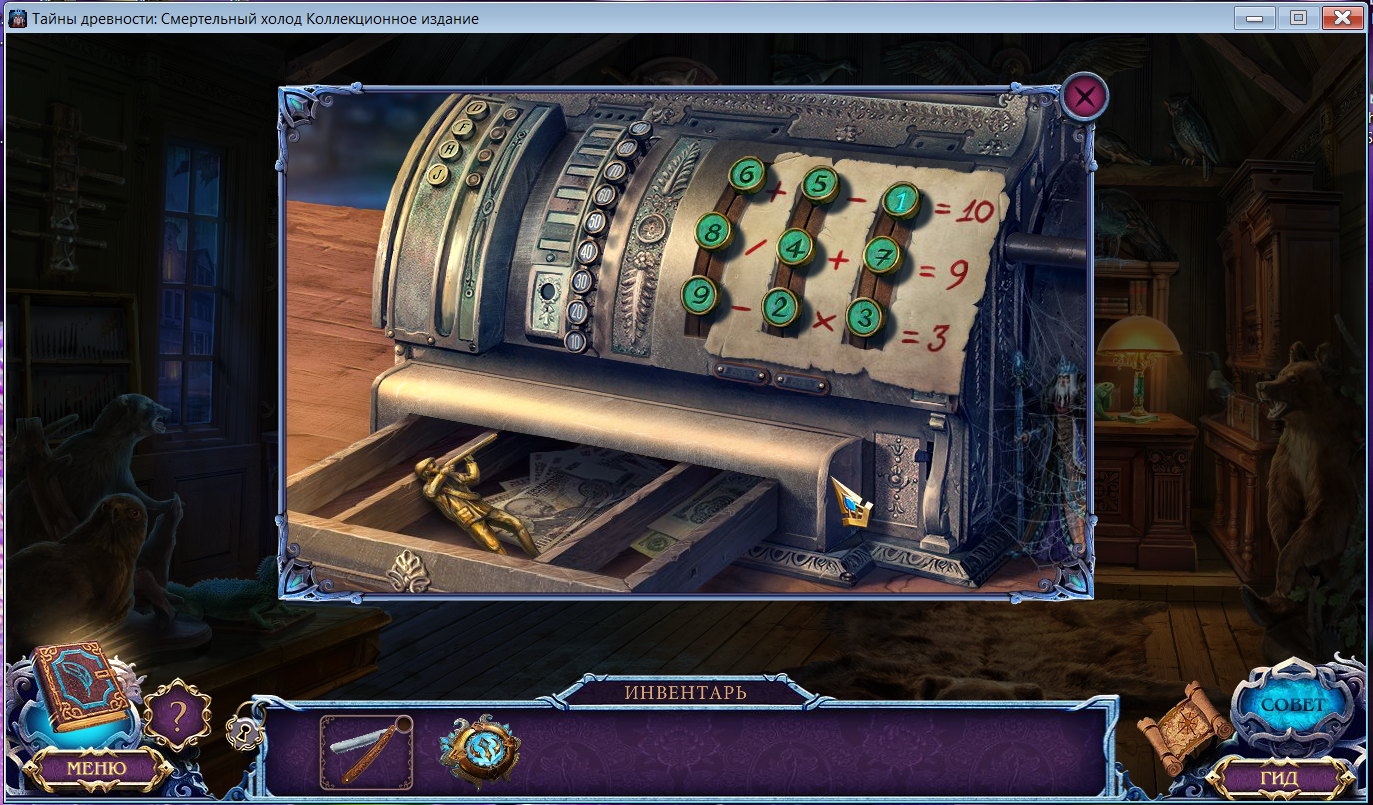Open the ГИД strategy guide

pyautogui.click(x=1278, y=777)
